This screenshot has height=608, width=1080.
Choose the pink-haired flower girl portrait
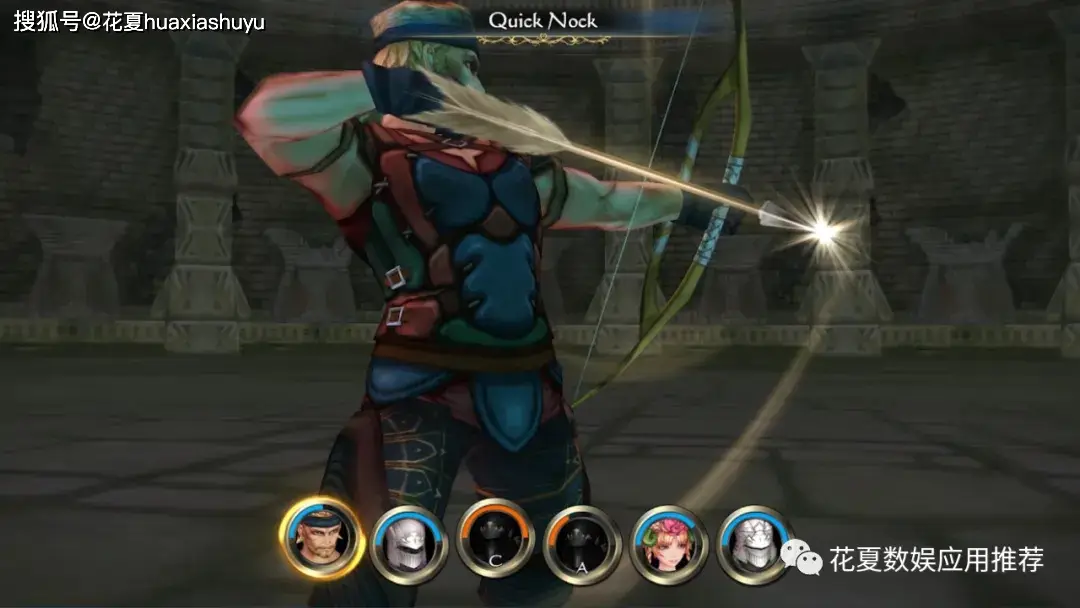[x=668, y=544]
